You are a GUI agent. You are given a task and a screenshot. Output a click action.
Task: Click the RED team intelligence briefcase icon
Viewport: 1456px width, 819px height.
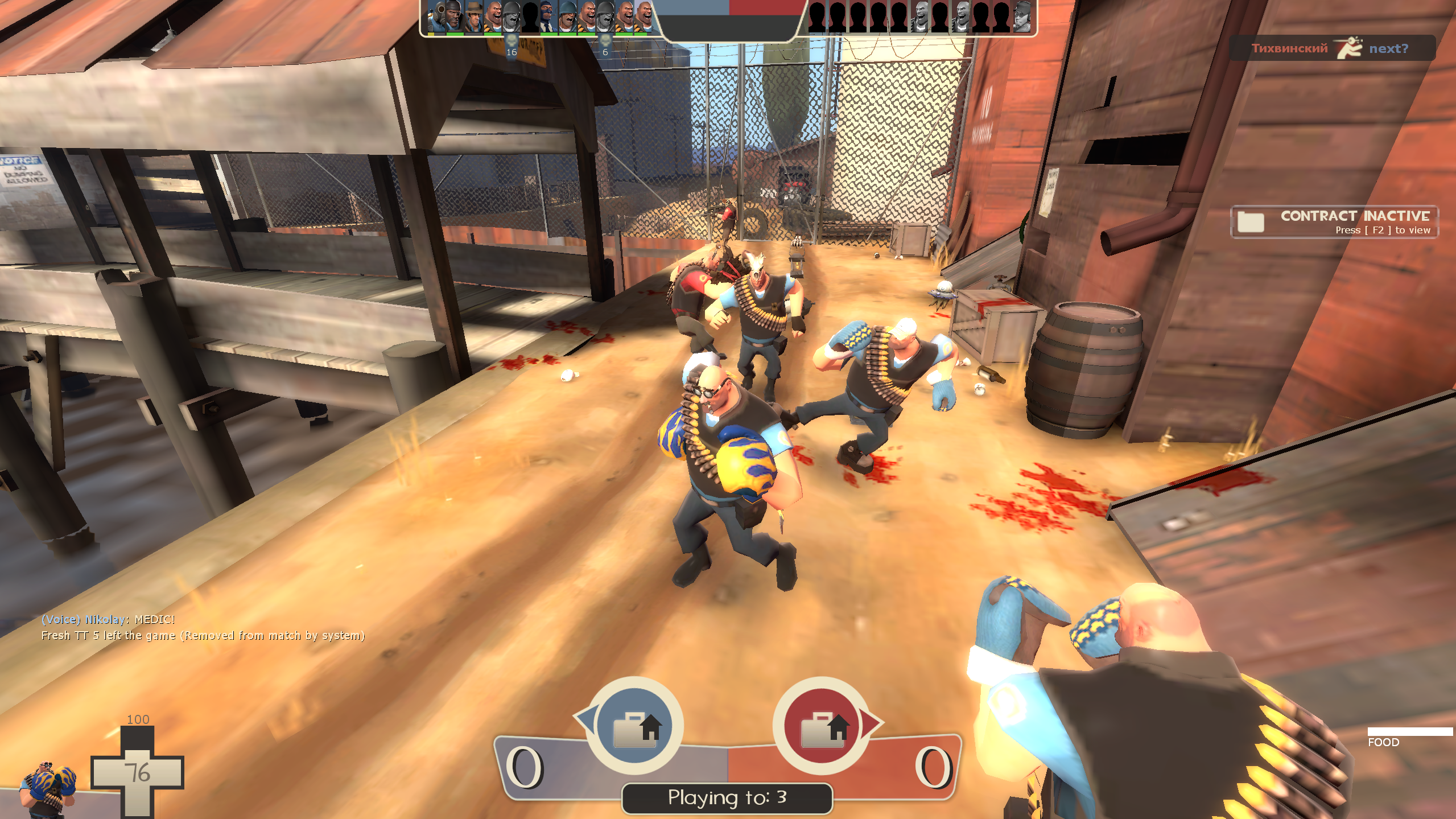tap(822, 726)
